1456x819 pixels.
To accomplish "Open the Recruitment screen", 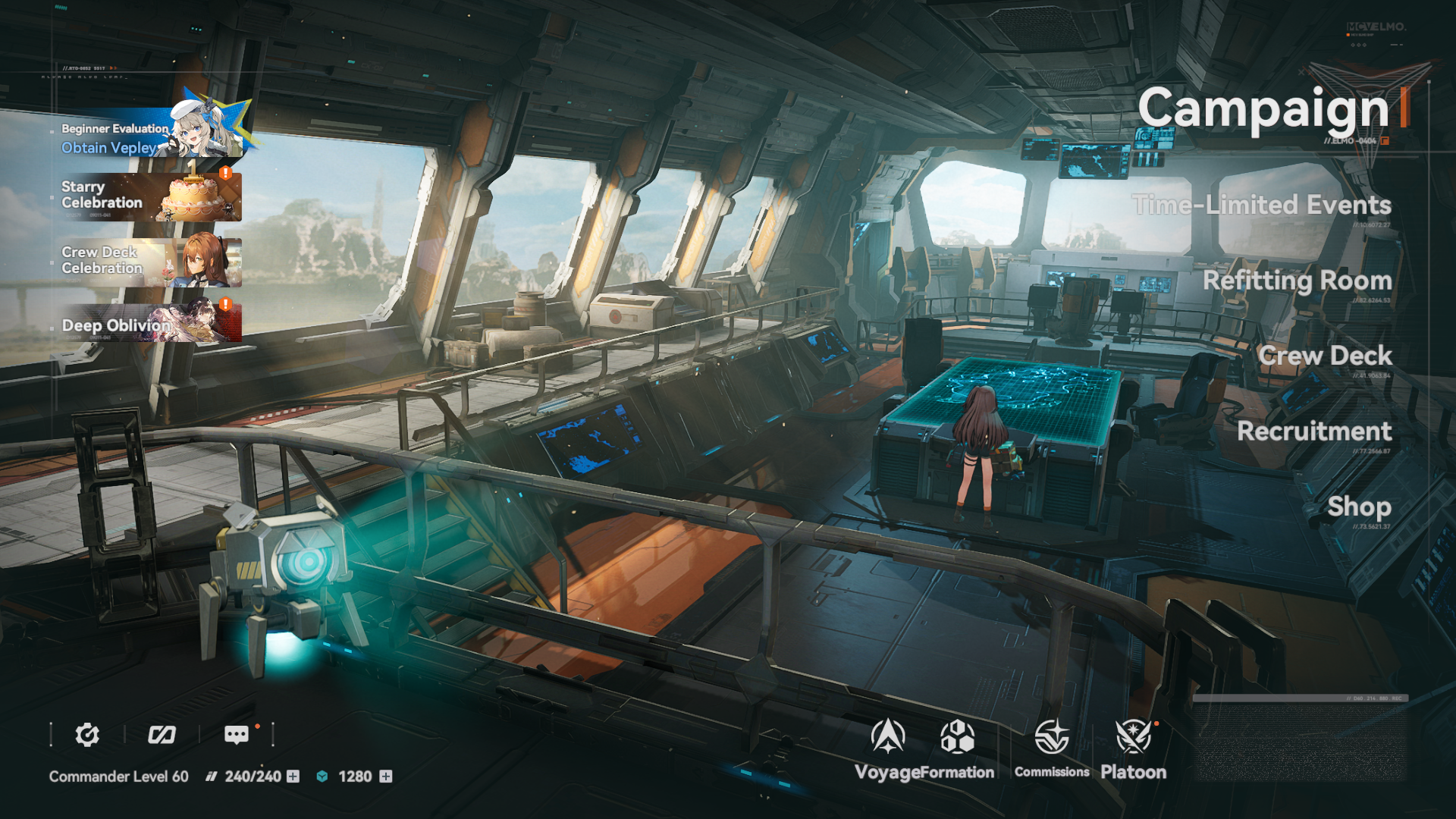I will [x=1314, y=431].
